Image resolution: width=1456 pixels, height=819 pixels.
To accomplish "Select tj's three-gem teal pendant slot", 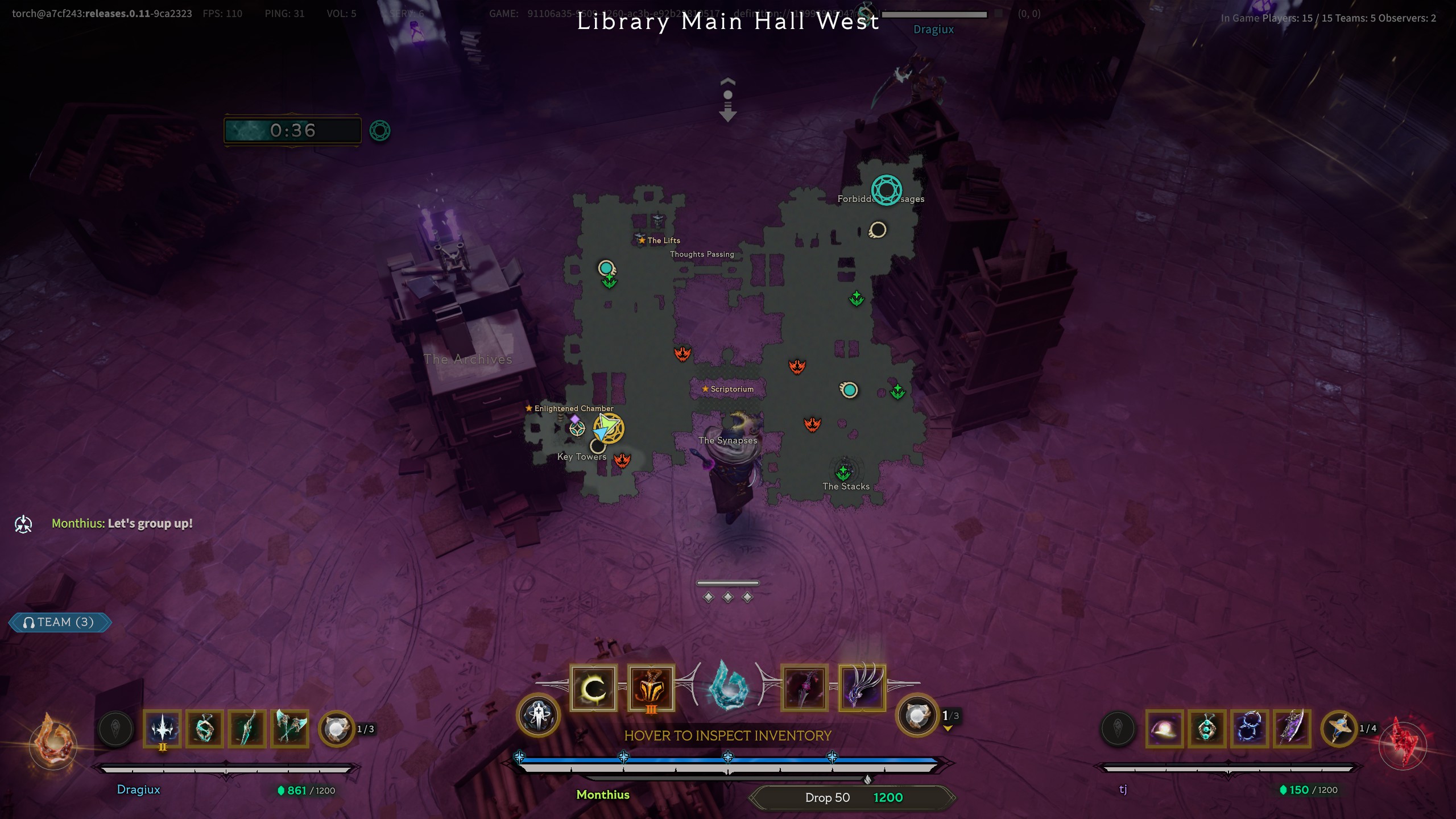I will (1207, 729).
